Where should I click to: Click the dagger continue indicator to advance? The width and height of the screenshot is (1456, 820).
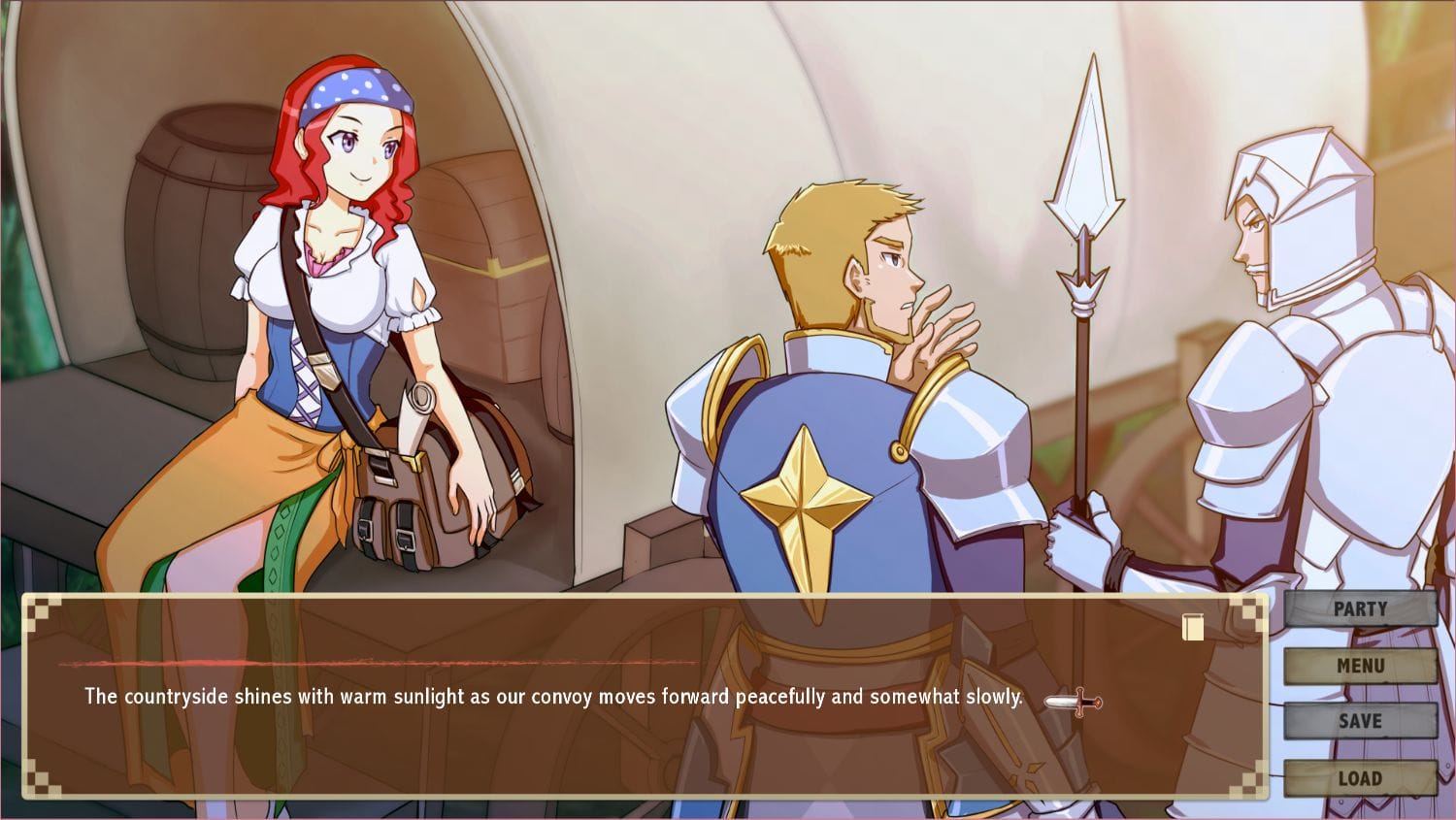[x=1072, y=701]
